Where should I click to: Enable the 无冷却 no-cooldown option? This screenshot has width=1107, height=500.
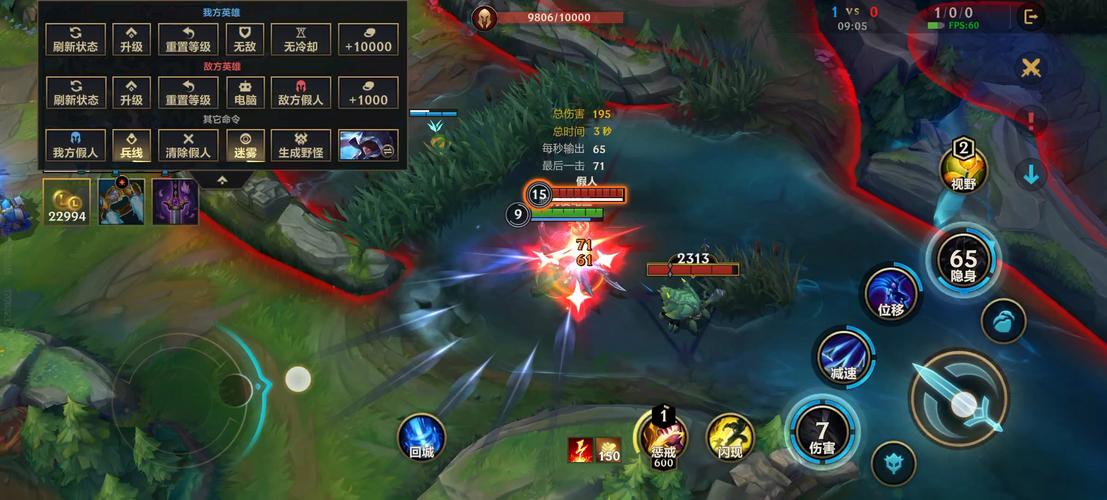tap(301, 39)
